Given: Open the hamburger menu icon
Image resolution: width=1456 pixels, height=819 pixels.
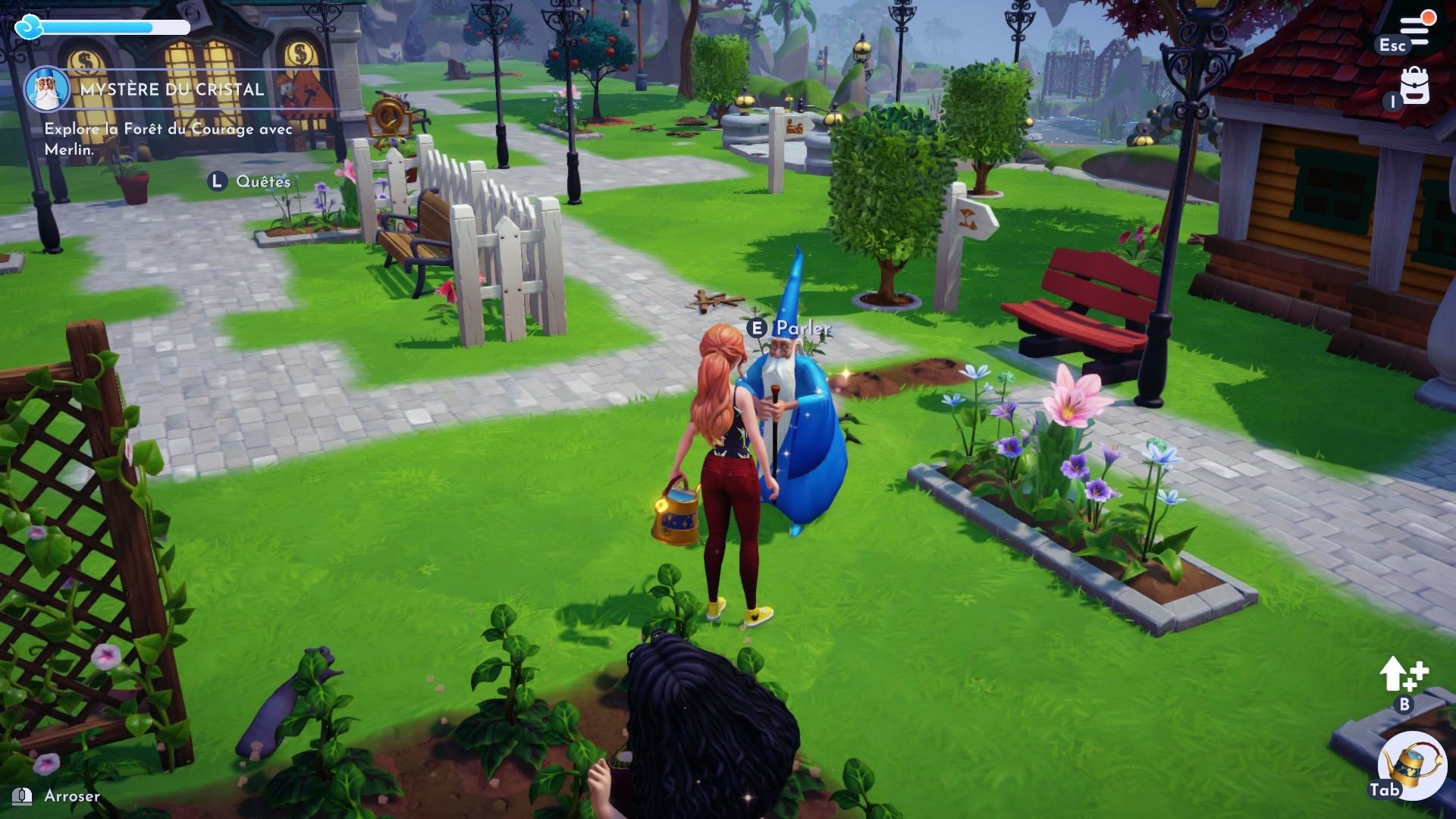Looking at the screenshot, I should pyautogui.click(x=1414, y=30).
